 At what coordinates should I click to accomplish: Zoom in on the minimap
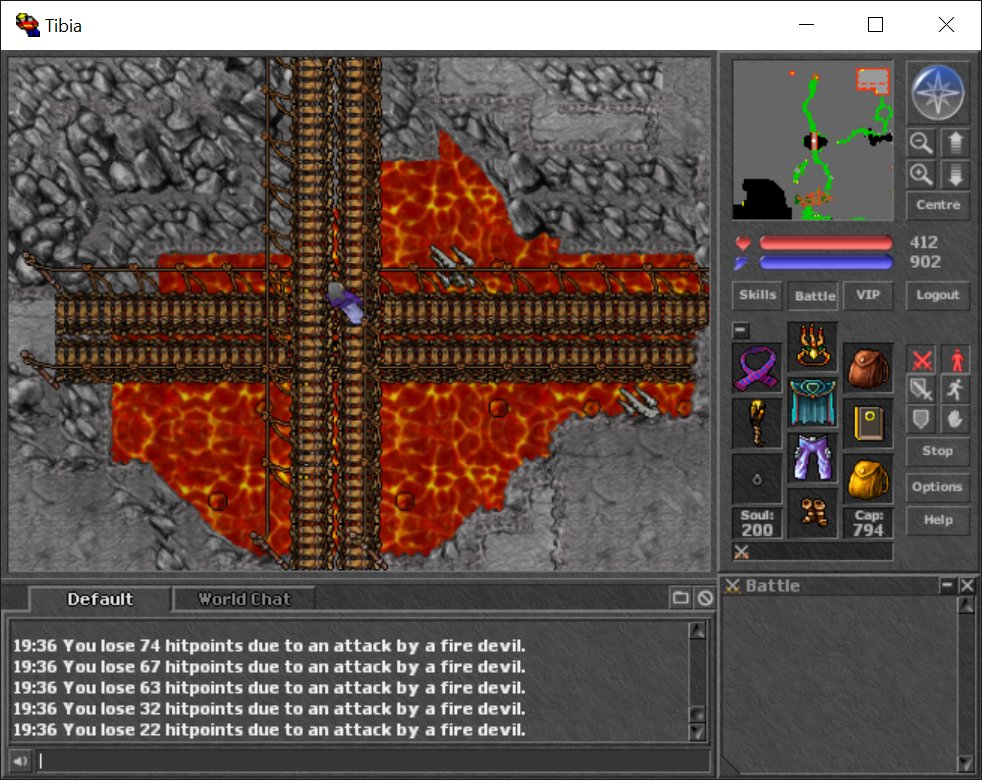point(922,174)
